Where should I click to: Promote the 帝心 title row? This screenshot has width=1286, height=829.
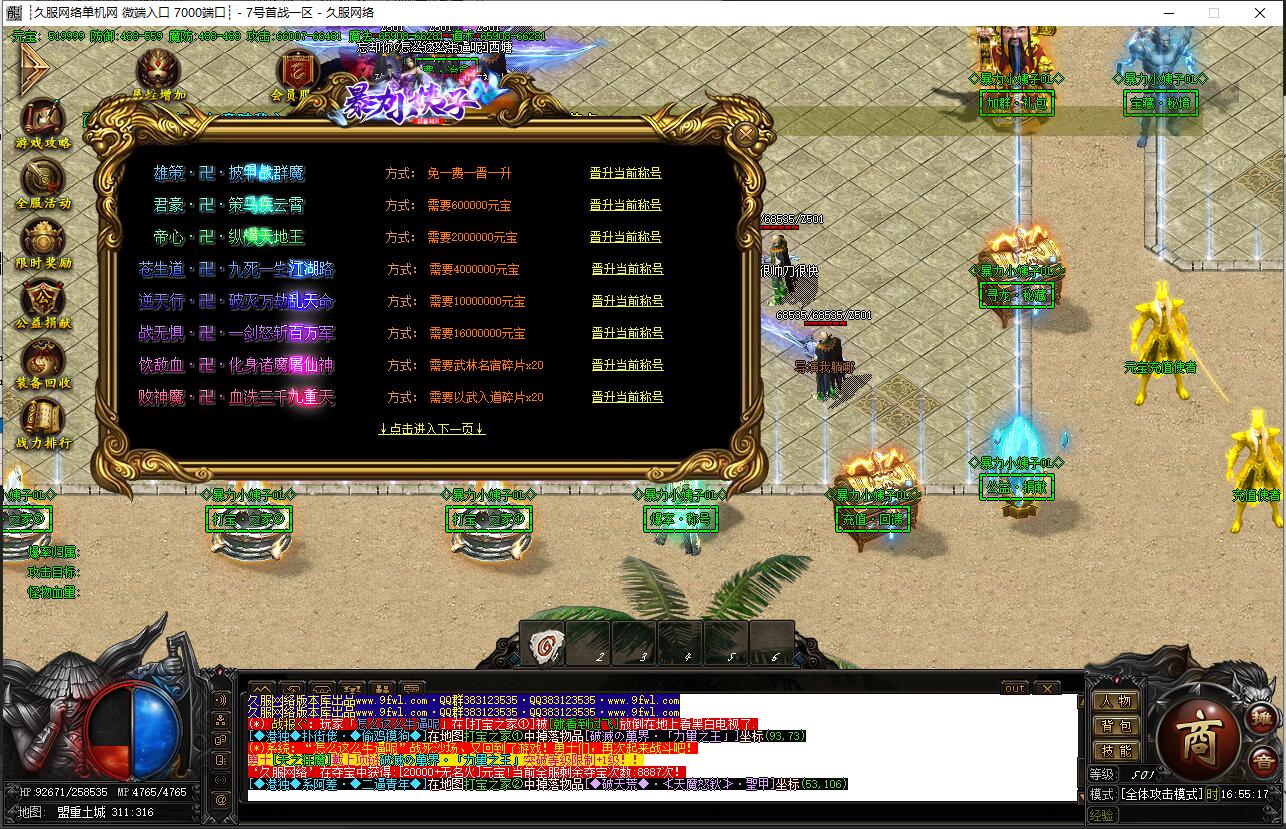click(625, 237)
